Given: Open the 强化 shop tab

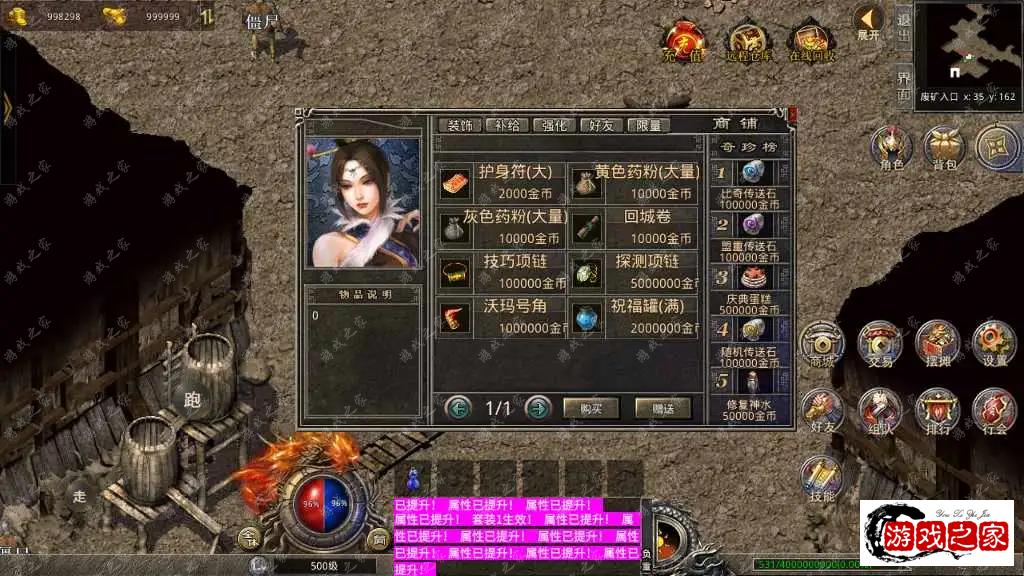Looking at the screenshot, I should coord(554,125).
